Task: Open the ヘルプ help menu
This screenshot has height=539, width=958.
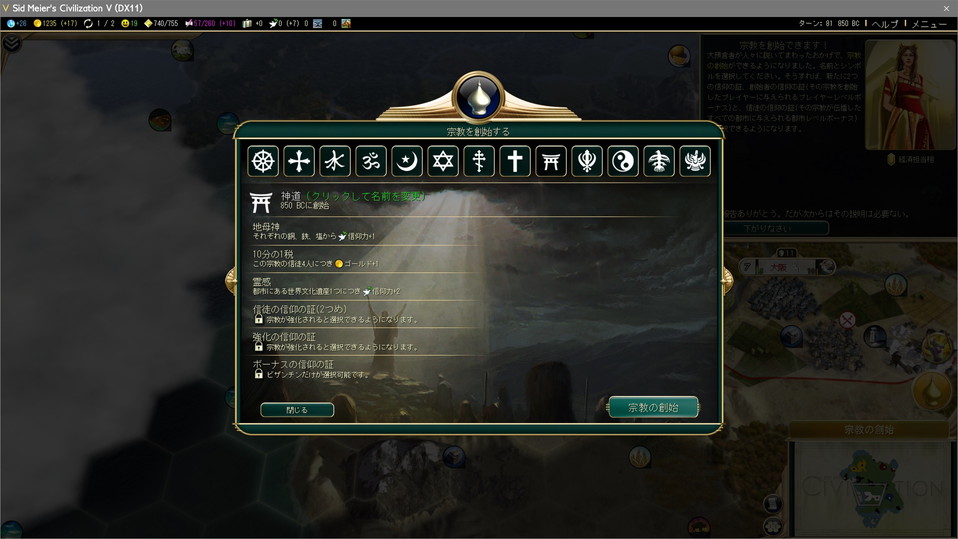Action: [x=885, y=23]
